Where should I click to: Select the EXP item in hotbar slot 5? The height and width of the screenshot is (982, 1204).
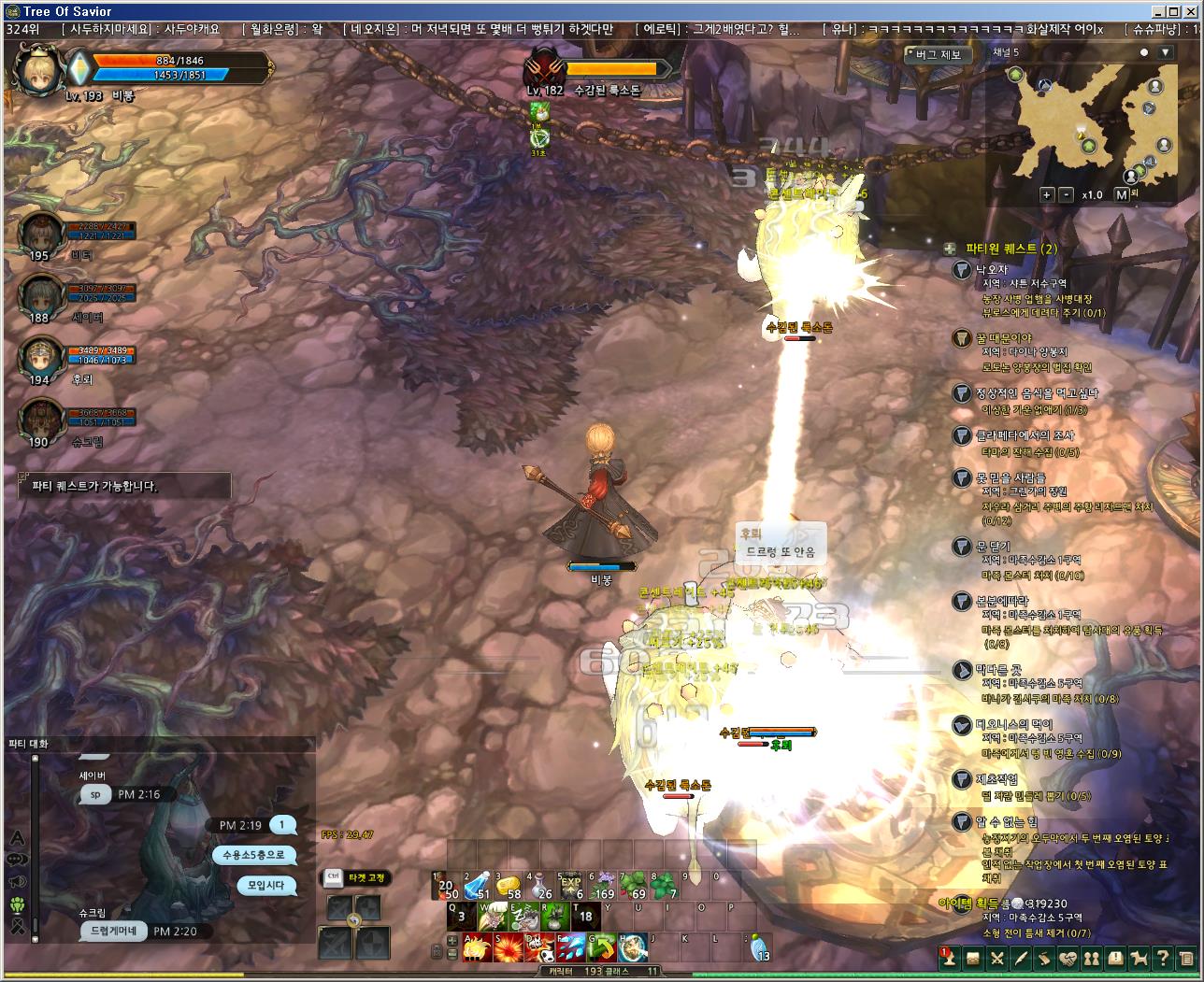tap(569, 886)
